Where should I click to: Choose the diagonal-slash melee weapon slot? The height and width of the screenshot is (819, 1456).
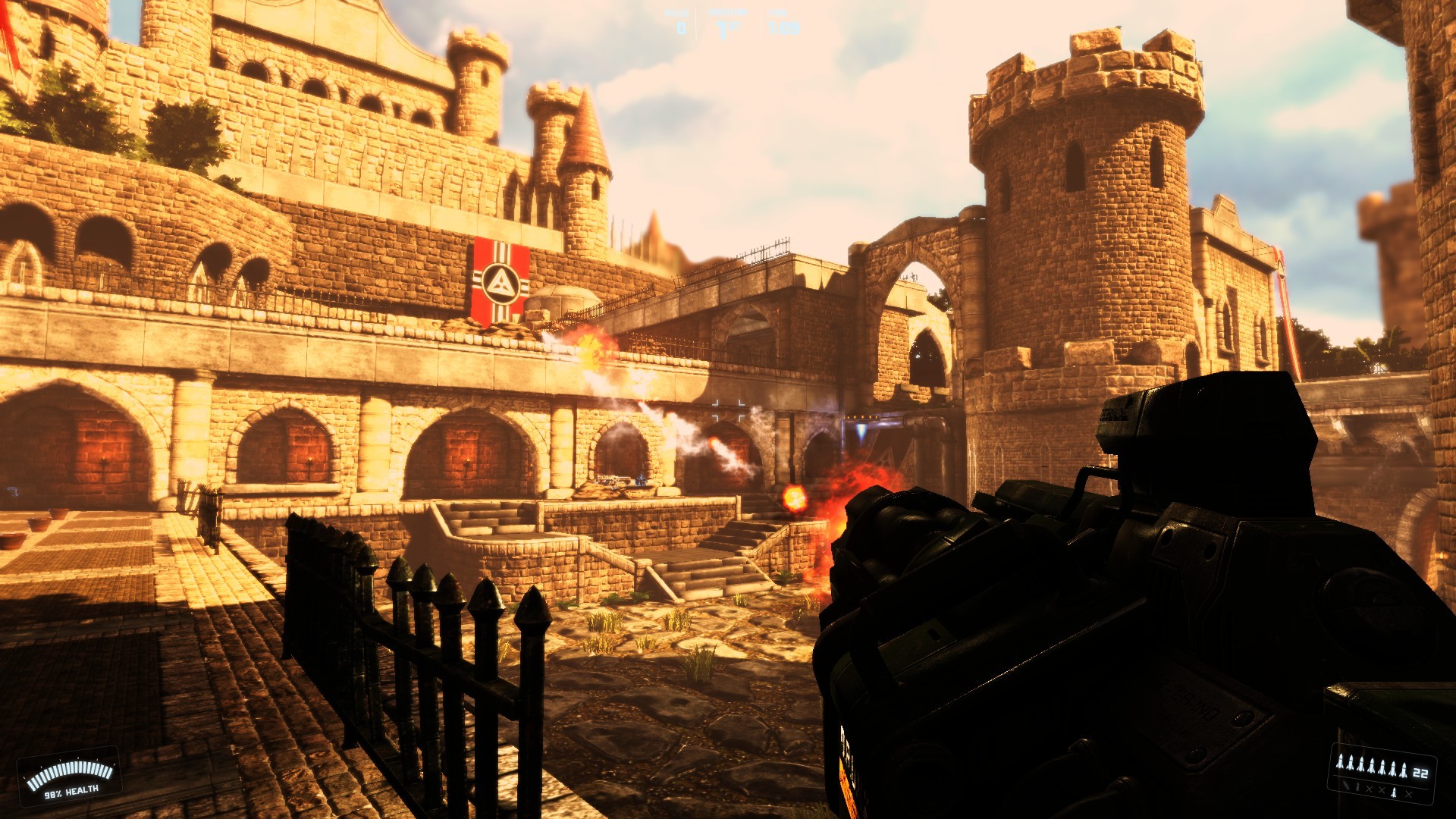coord(1345,785)
